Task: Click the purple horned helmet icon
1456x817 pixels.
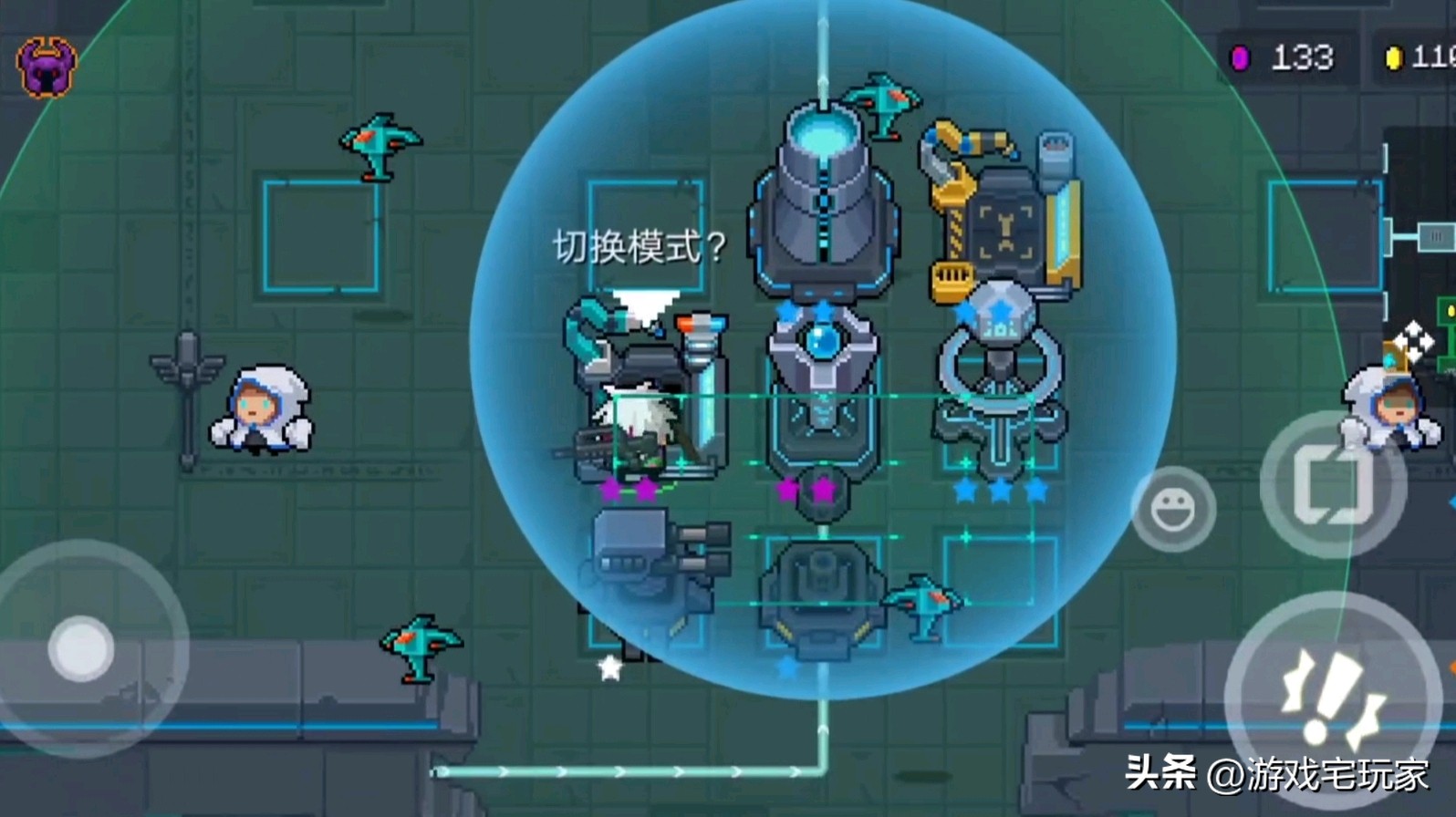Action: coord(47,67)
